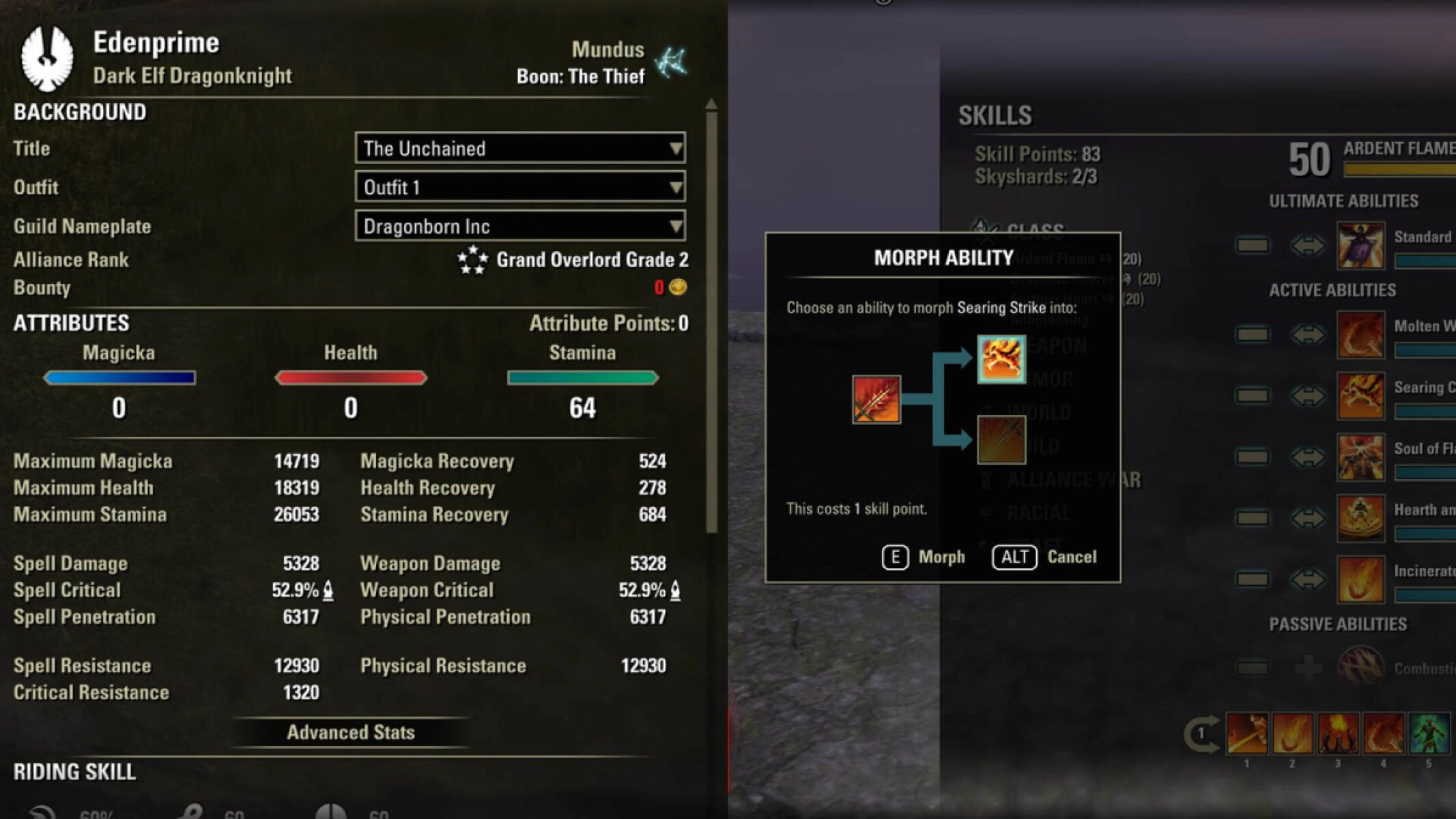Open the Advanced Stats panel

click(x=350, y=732)
